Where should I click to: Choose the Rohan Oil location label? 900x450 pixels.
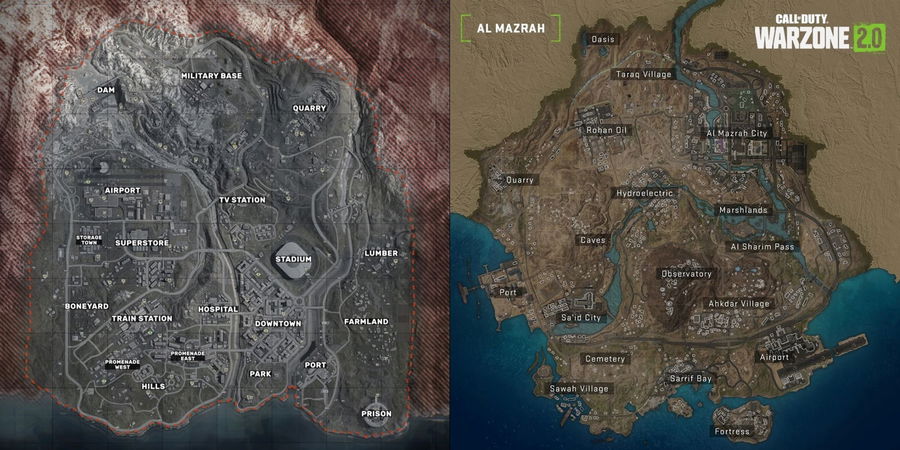(x=606, y=130)
